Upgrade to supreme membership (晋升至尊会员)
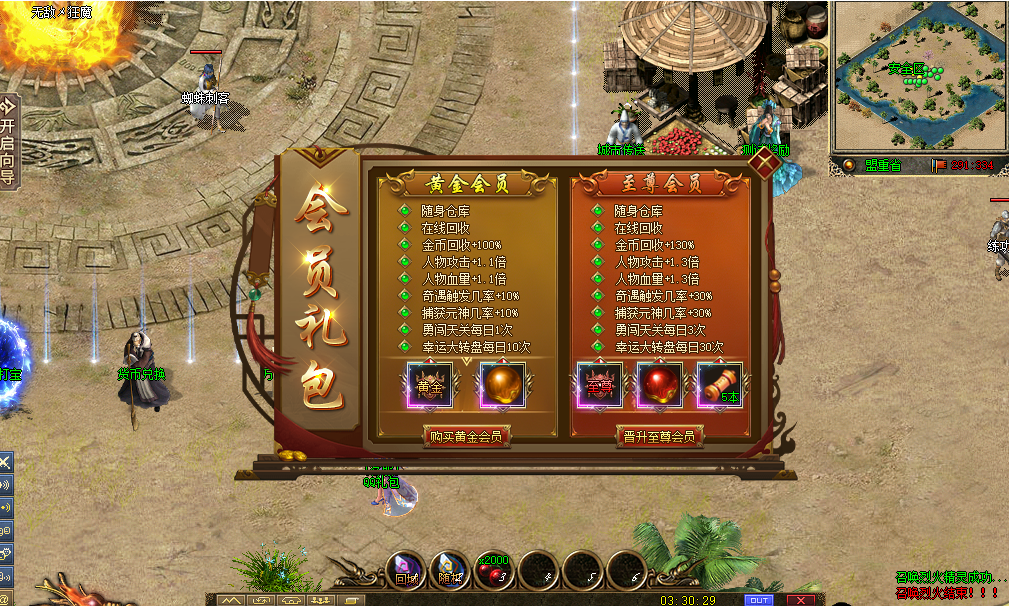The image size is (1009, 606). (659, 436)
